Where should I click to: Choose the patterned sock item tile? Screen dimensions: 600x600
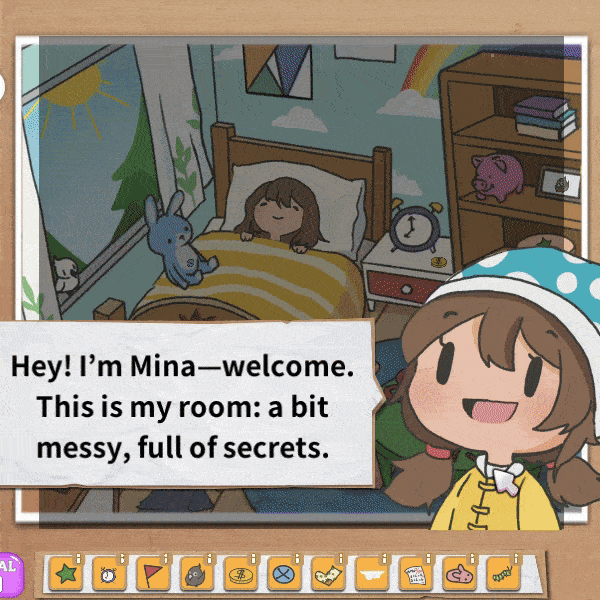tap(325, 575)
